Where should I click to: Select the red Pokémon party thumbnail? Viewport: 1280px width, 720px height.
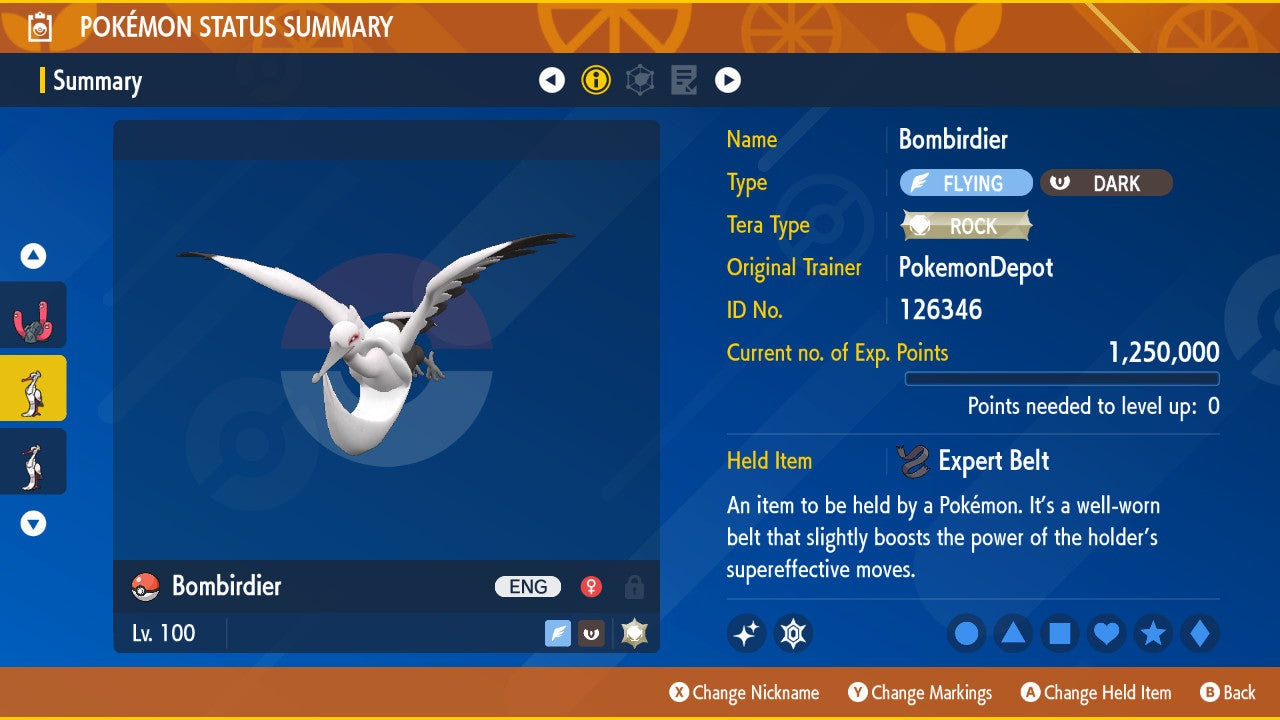point(33,315)
